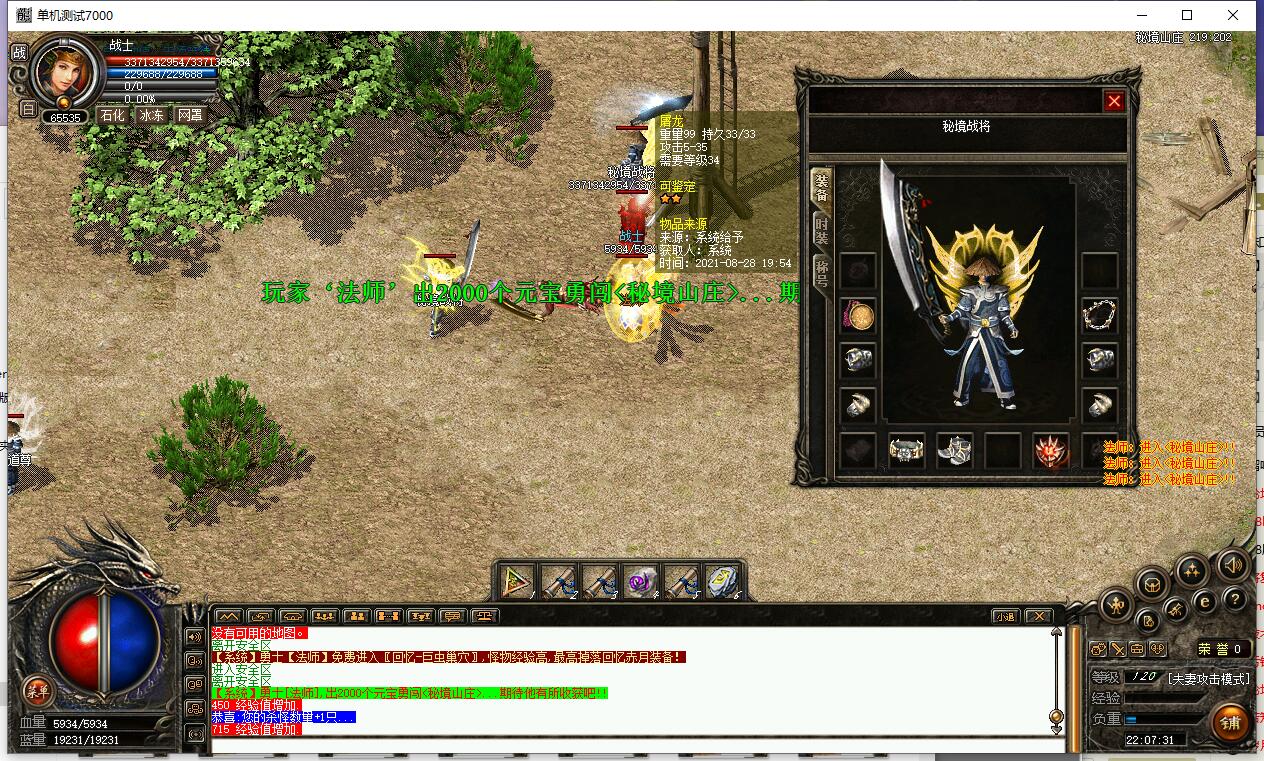Open the 铺 shop button
This screenshot has height=761, width=1264.
(1229, 721)
